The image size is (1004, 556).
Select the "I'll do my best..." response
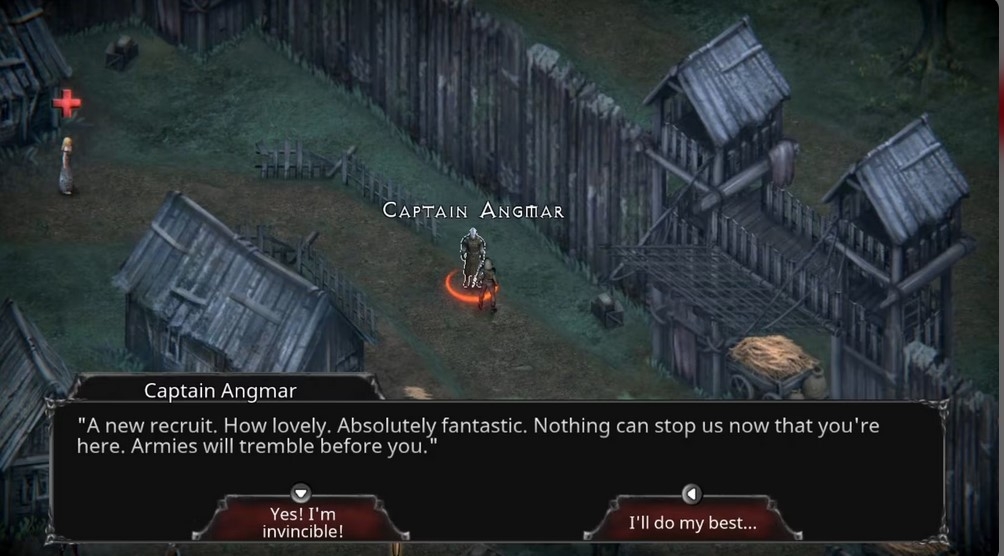(692, 522)
